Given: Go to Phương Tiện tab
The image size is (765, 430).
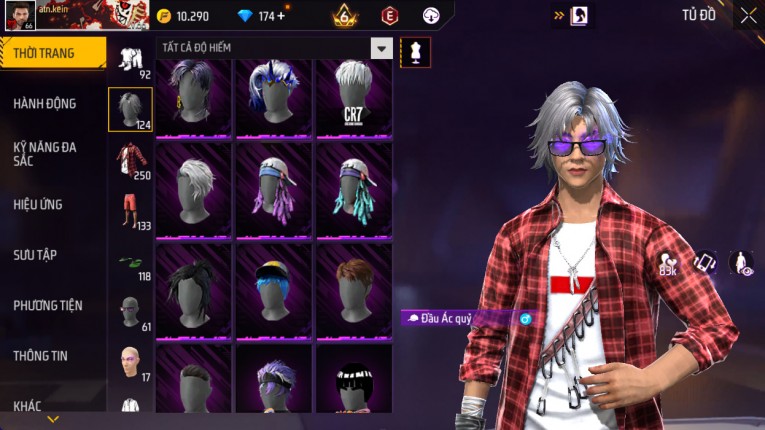Looking at the screenshot, I should tap(48, 305).
